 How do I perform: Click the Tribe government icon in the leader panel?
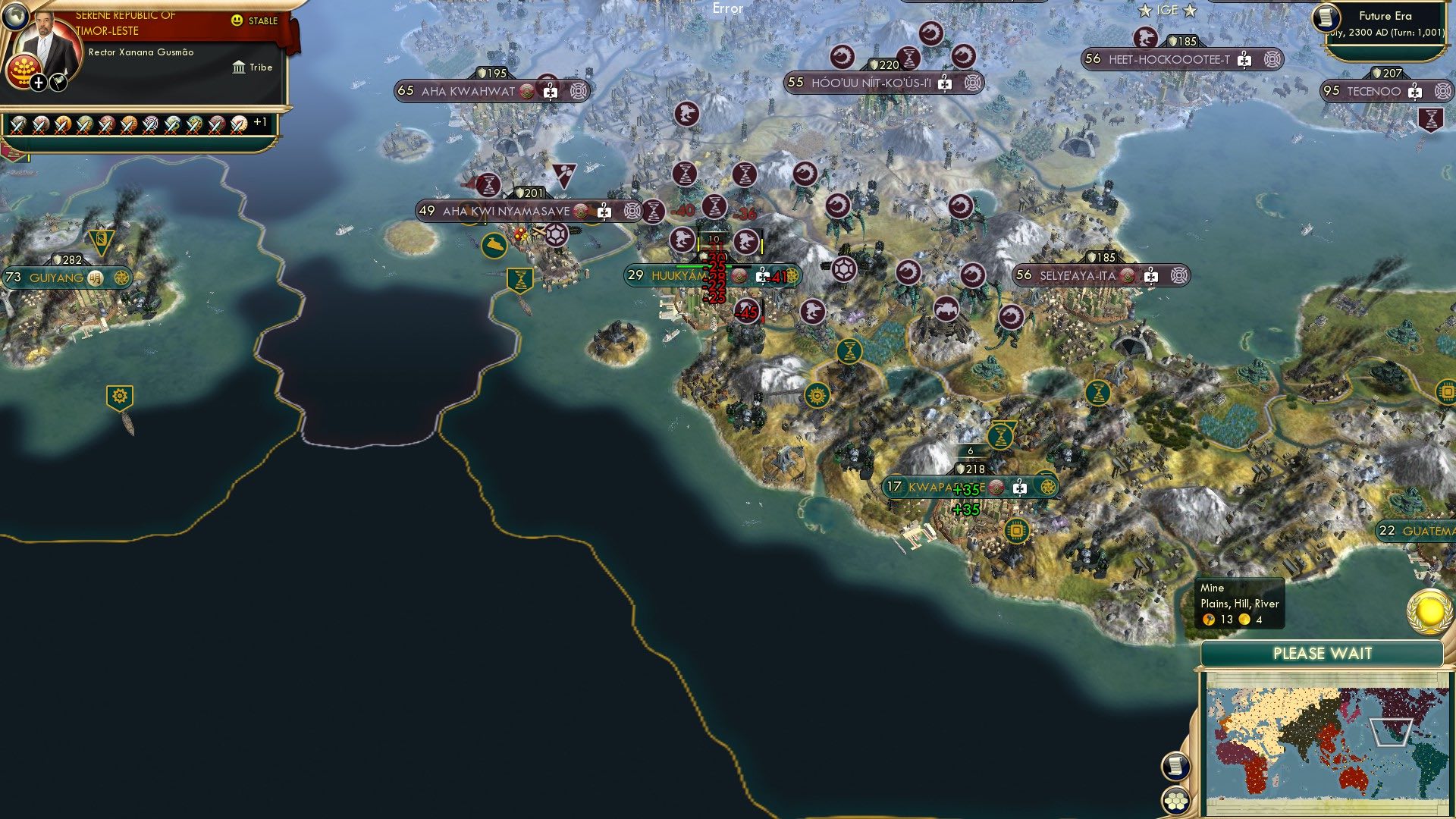click(240, 67)
